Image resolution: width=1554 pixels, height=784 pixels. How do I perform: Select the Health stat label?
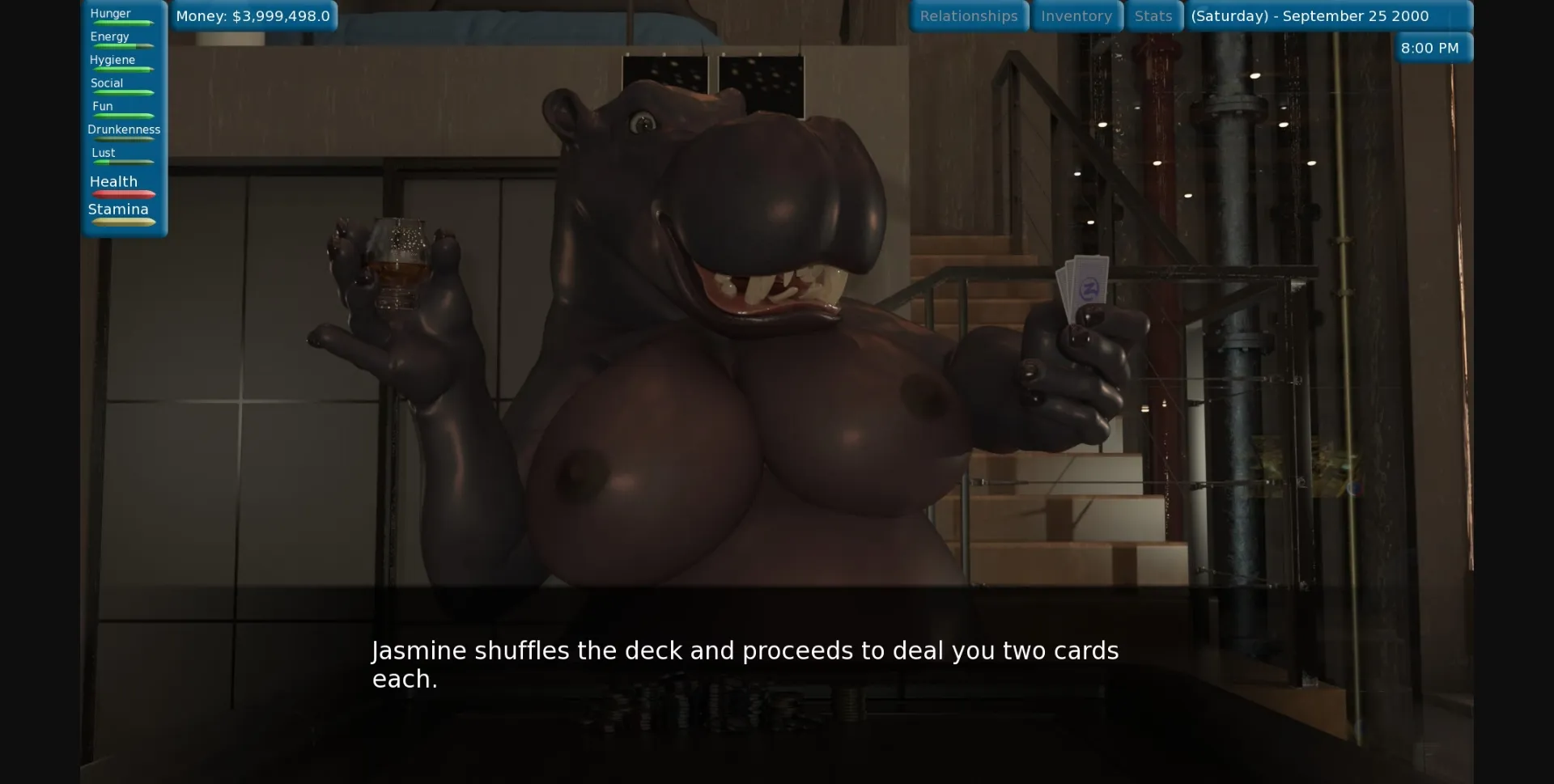(113, 181)
